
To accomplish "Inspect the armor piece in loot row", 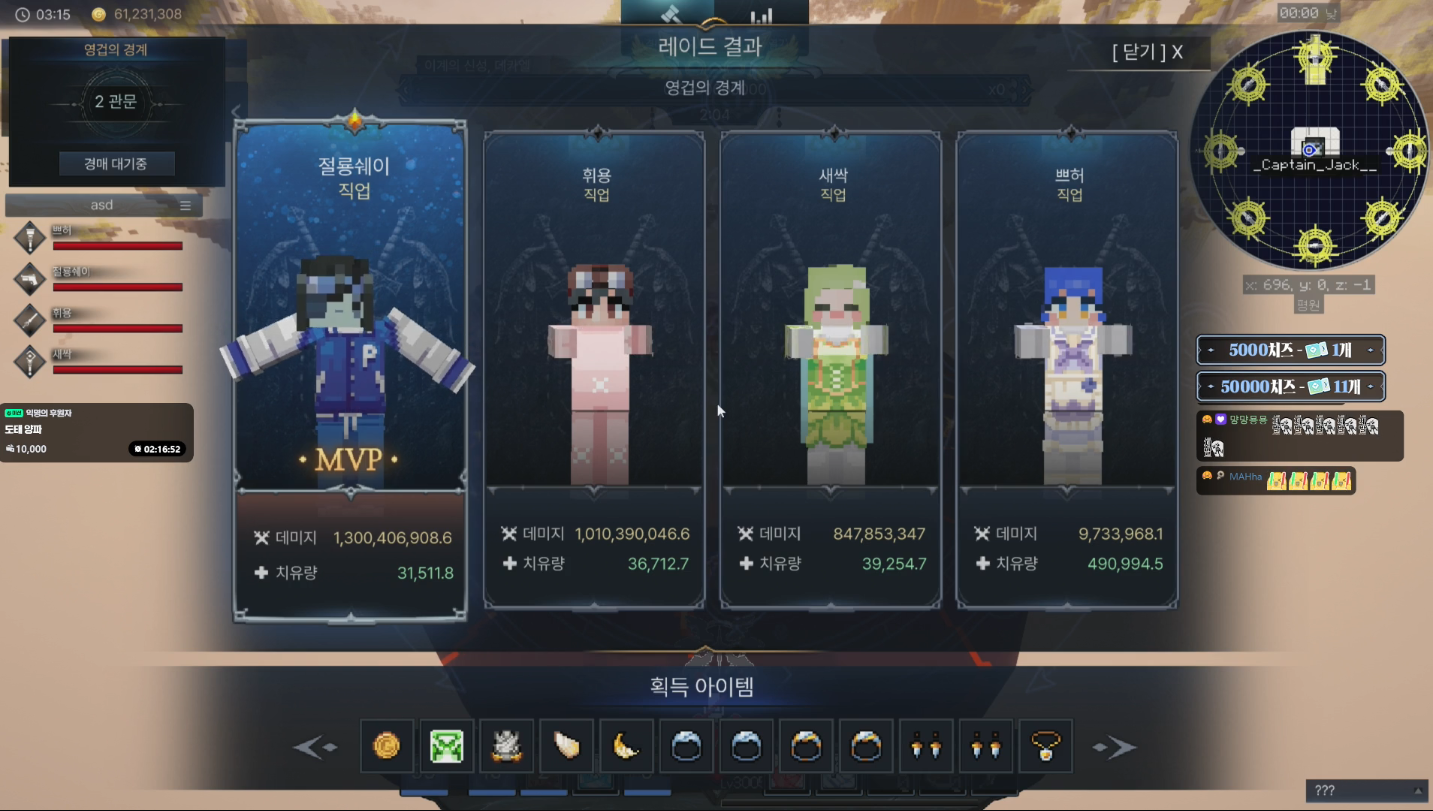I will coord(507,746).
